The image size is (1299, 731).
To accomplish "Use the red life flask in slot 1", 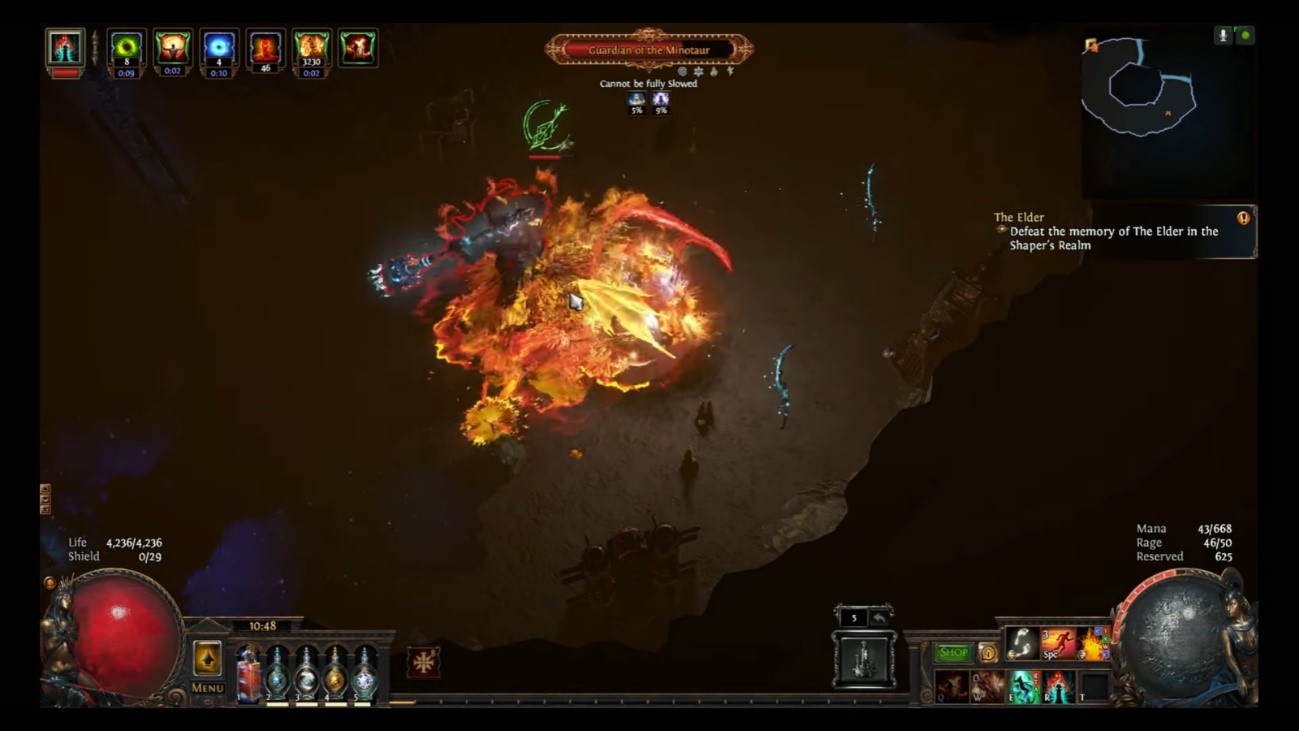I will [x=249, y=672].
